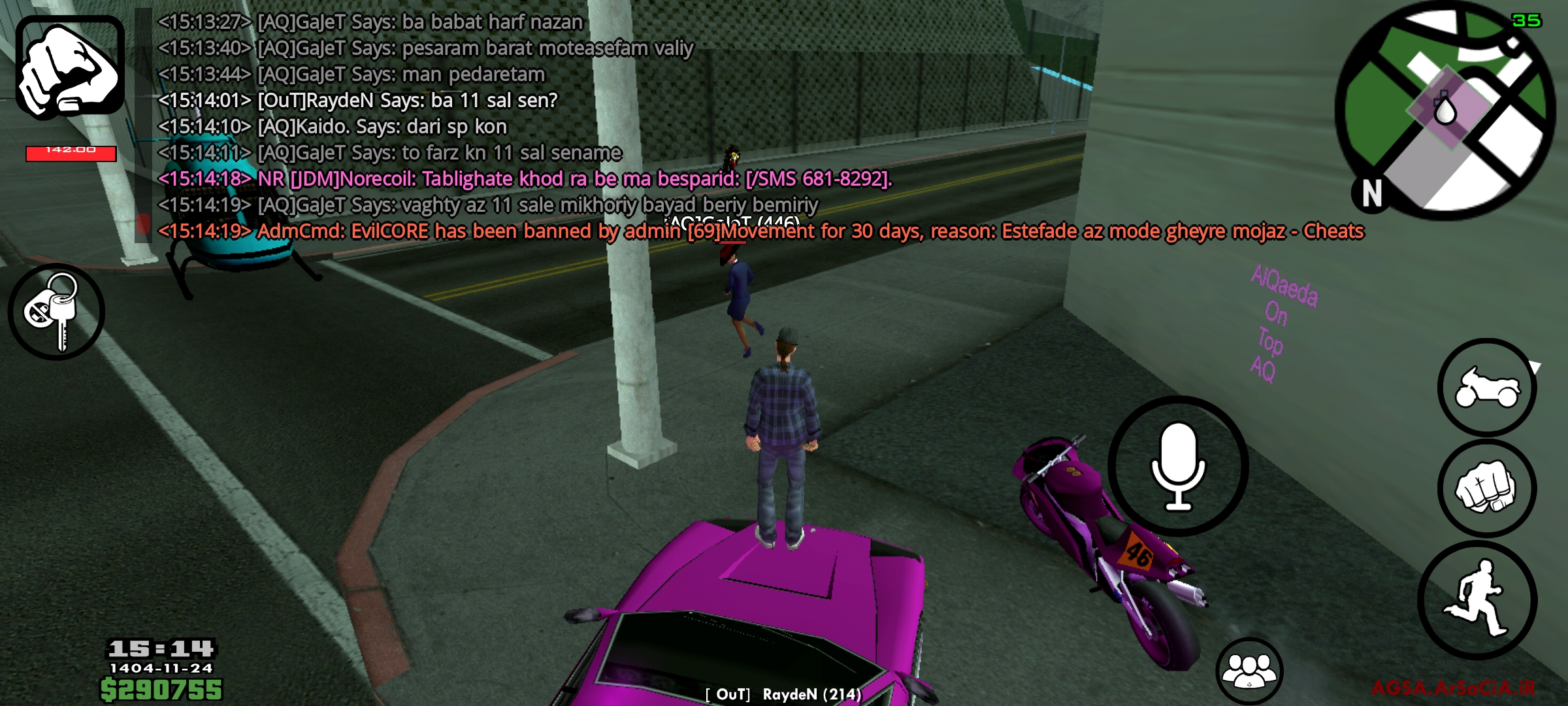Tap the $290755 money counter
This screenshot has width=1568, height=706.
163,688
